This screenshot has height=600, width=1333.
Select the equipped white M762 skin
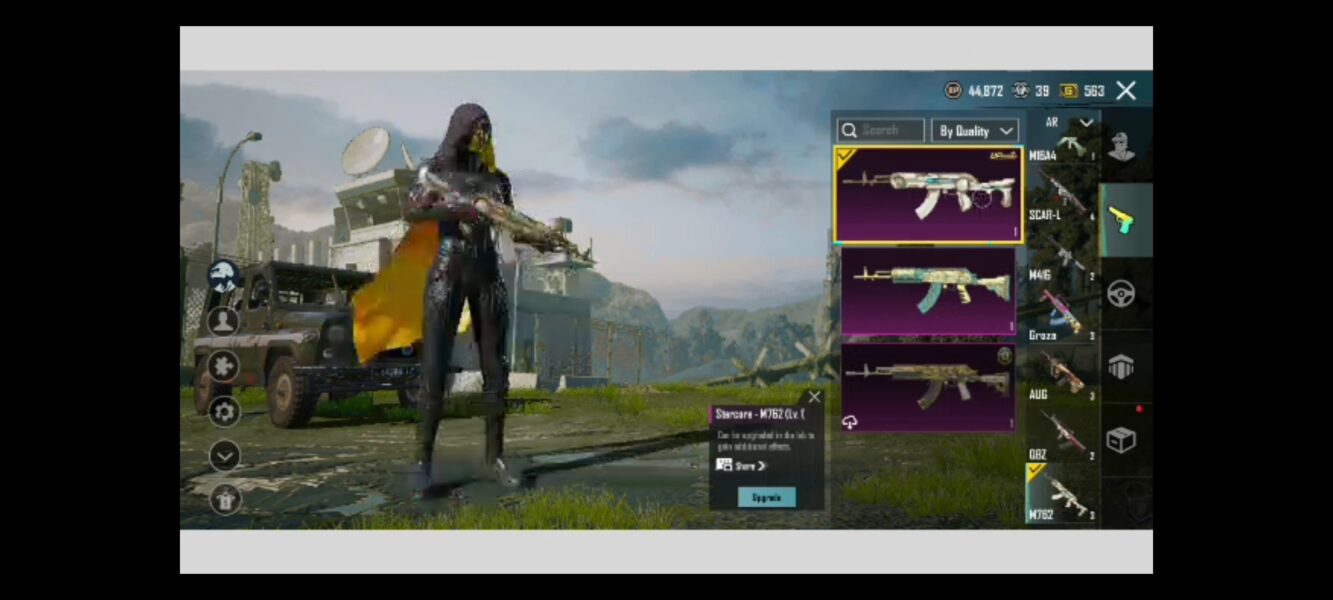[928, 194]
